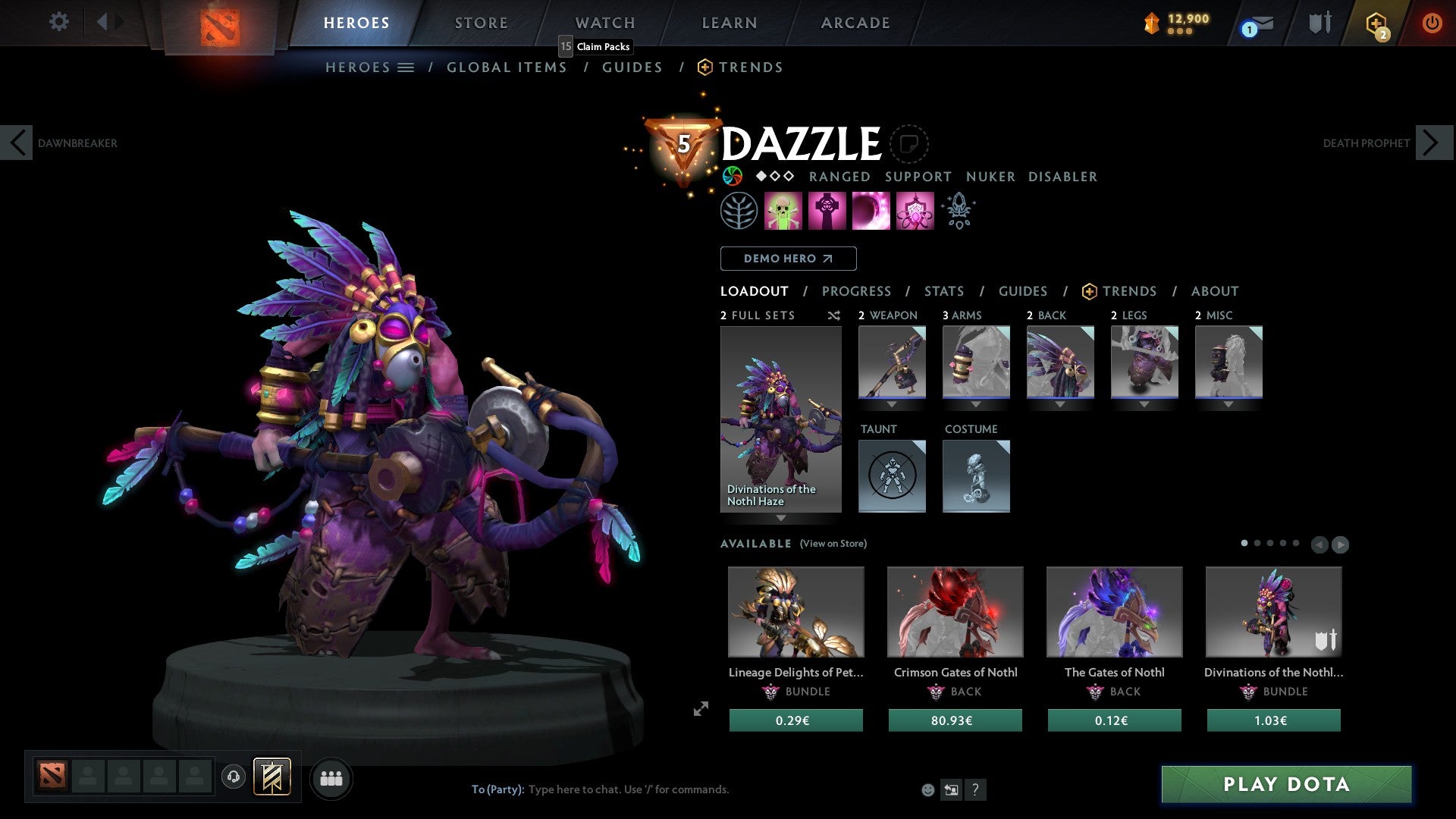Open the settings gear icon
This screenshot has height=819, width=1456.
point(58,22)
